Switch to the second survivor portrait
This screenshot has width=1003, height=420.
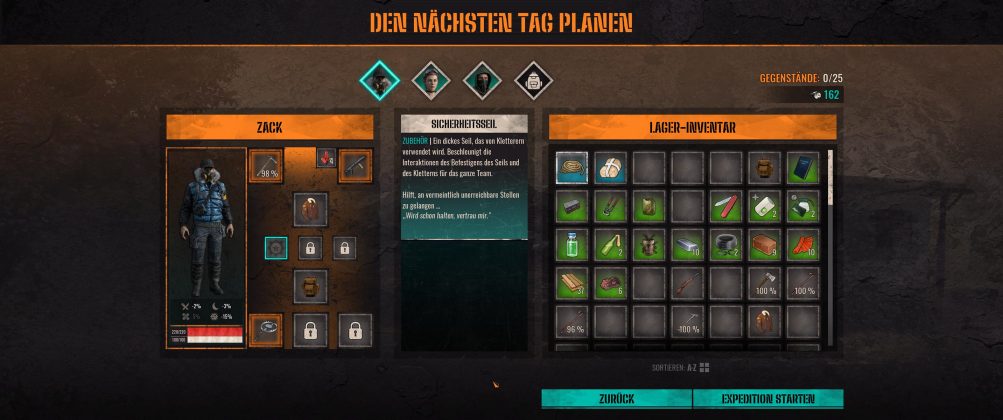click(x=431, y=78)
